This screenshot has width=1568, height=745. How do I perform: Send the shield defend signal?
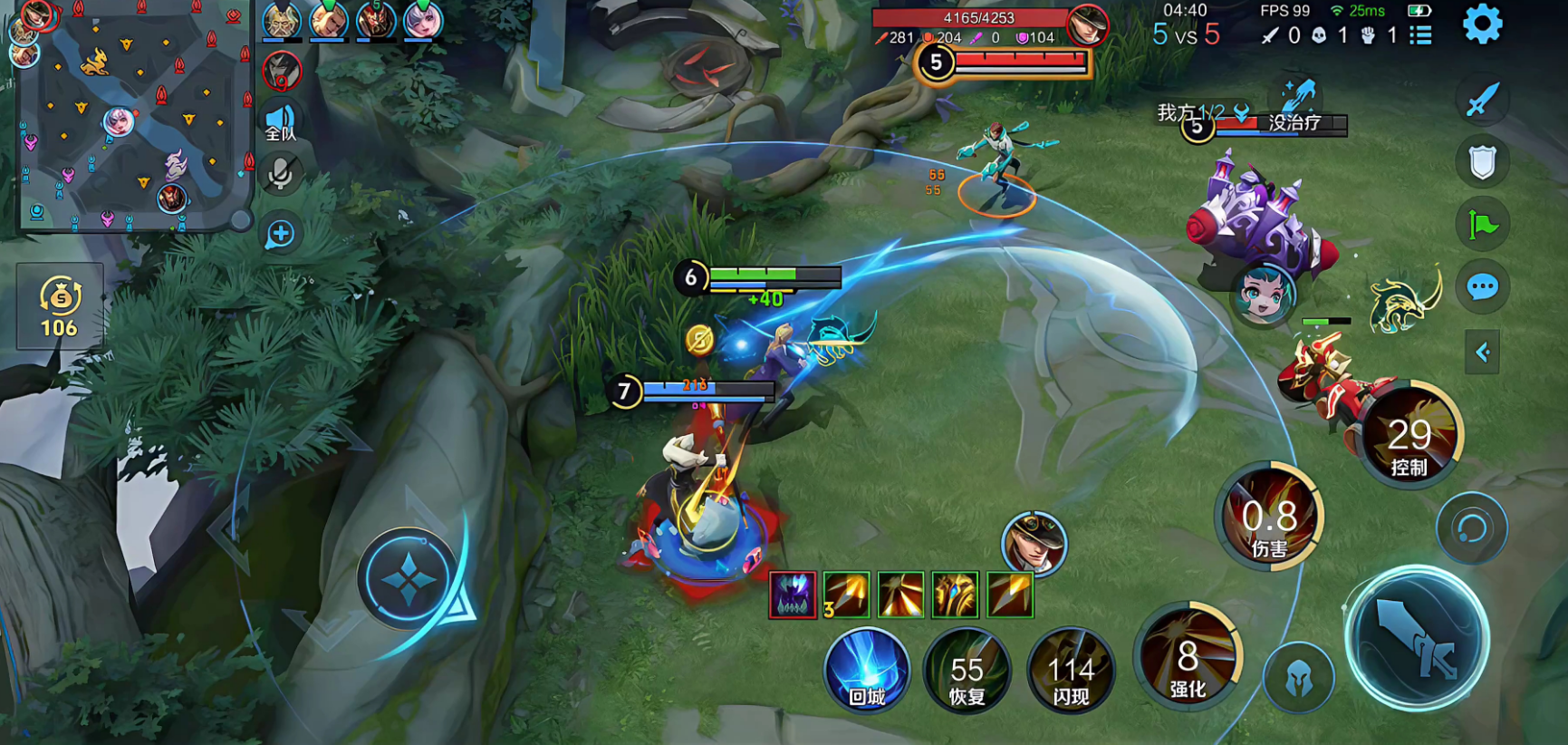pyautogui.click(x=1482, y=162)
